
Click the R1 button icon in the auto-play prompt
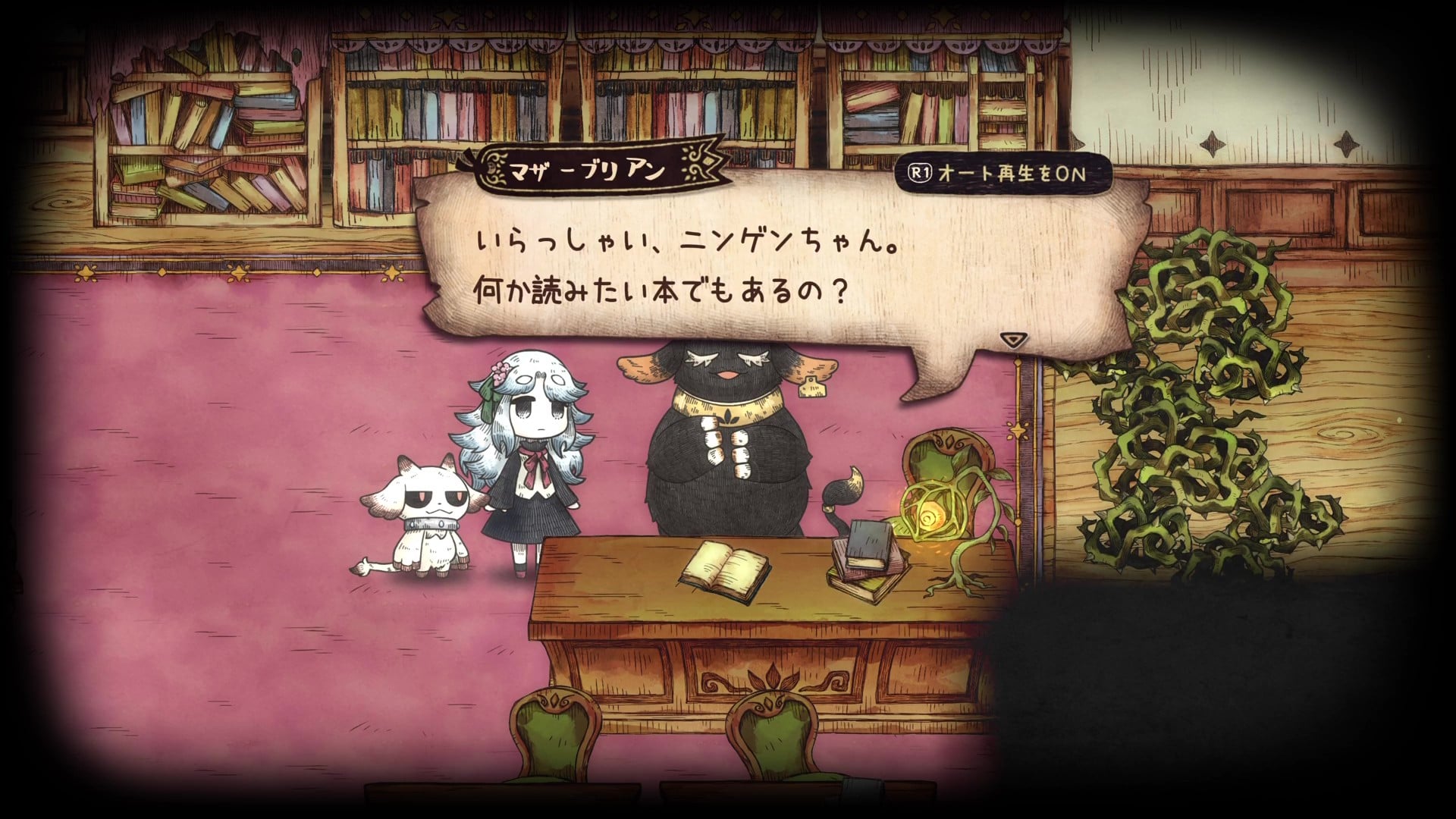click(920, 173)
